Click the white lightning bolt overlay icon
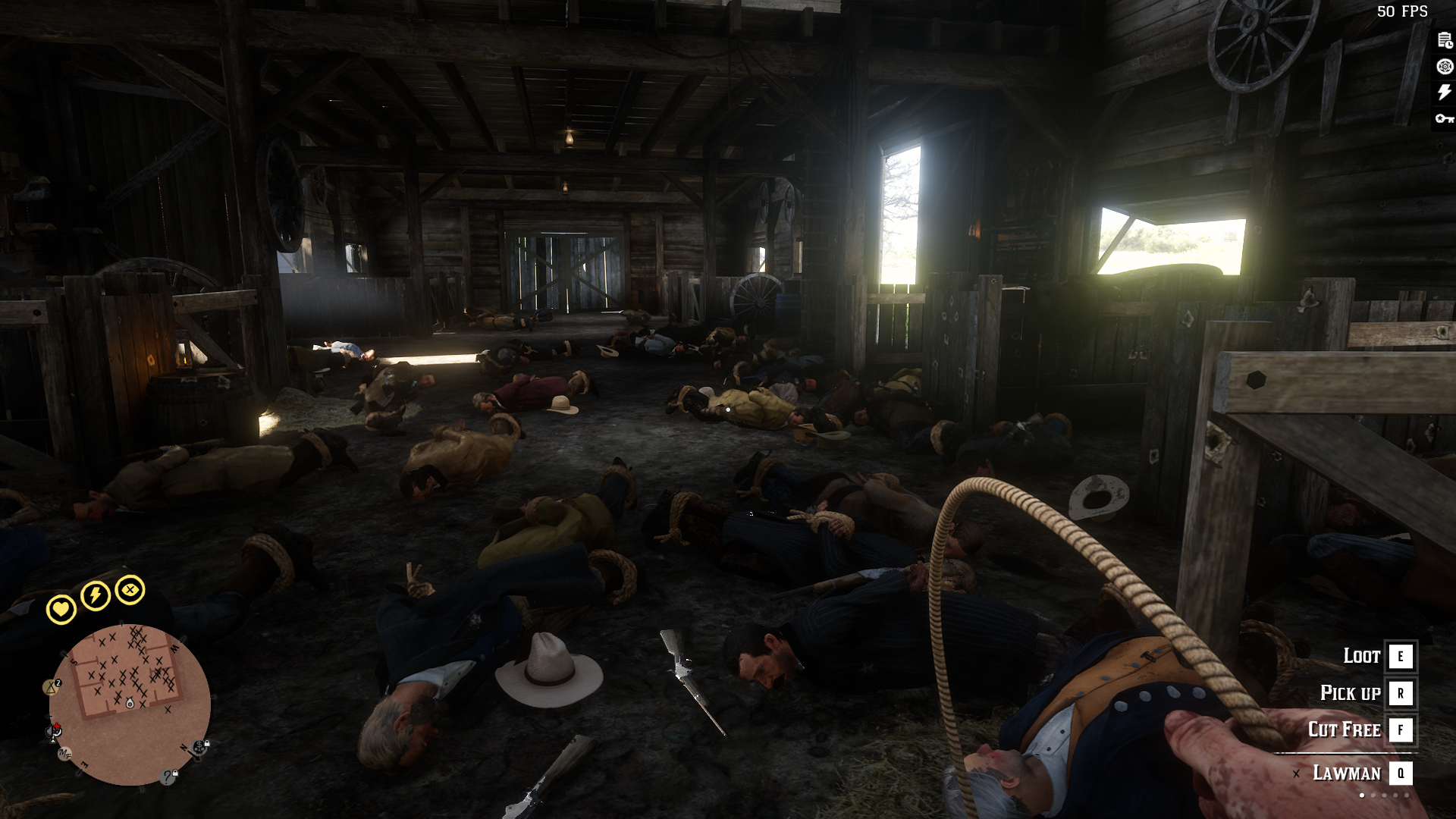This screenshot has height=819, width=1456. [x=1445, y=93]
